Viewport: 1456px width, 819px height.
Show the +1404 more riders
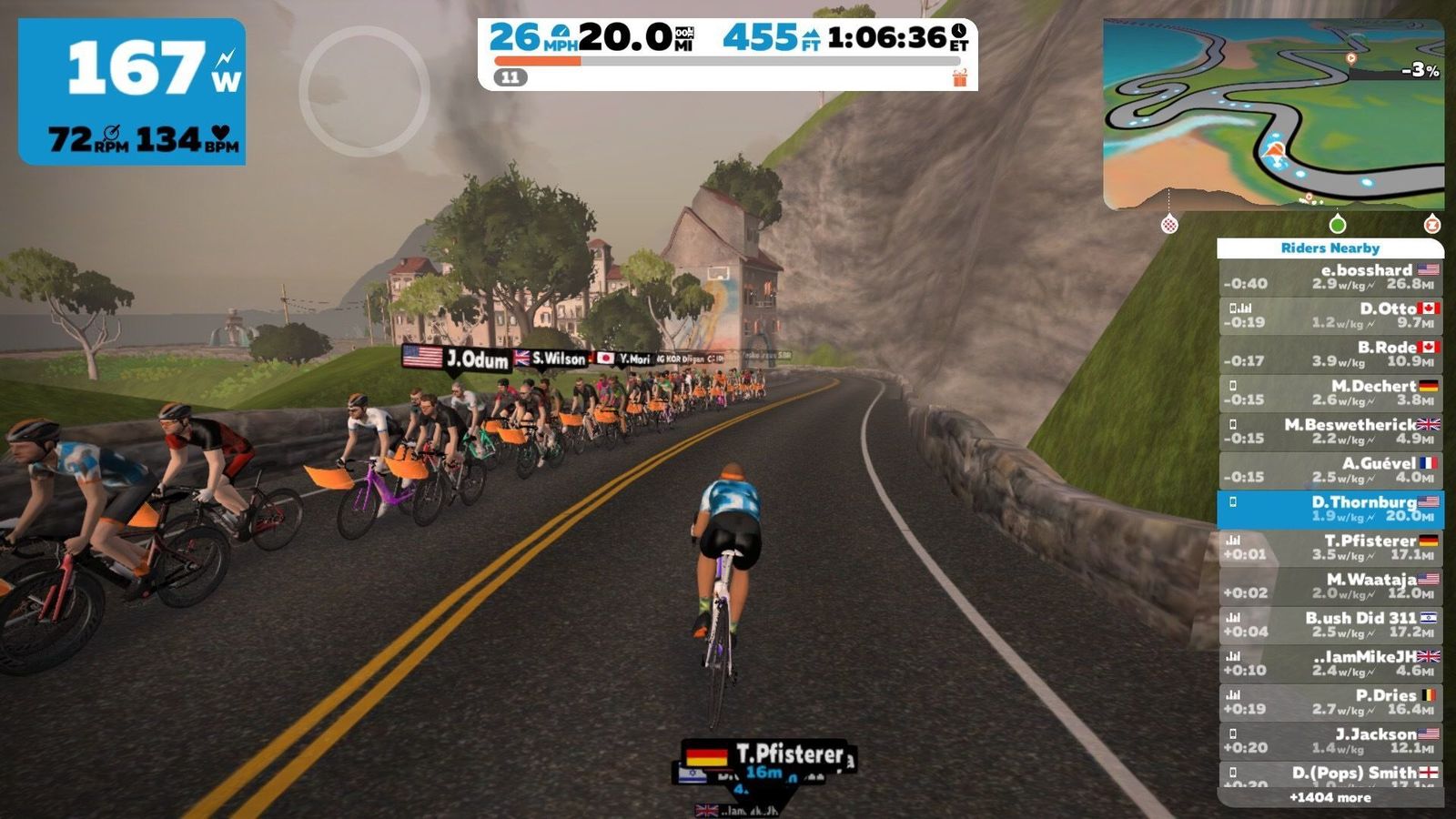(x=1330, y=798)
